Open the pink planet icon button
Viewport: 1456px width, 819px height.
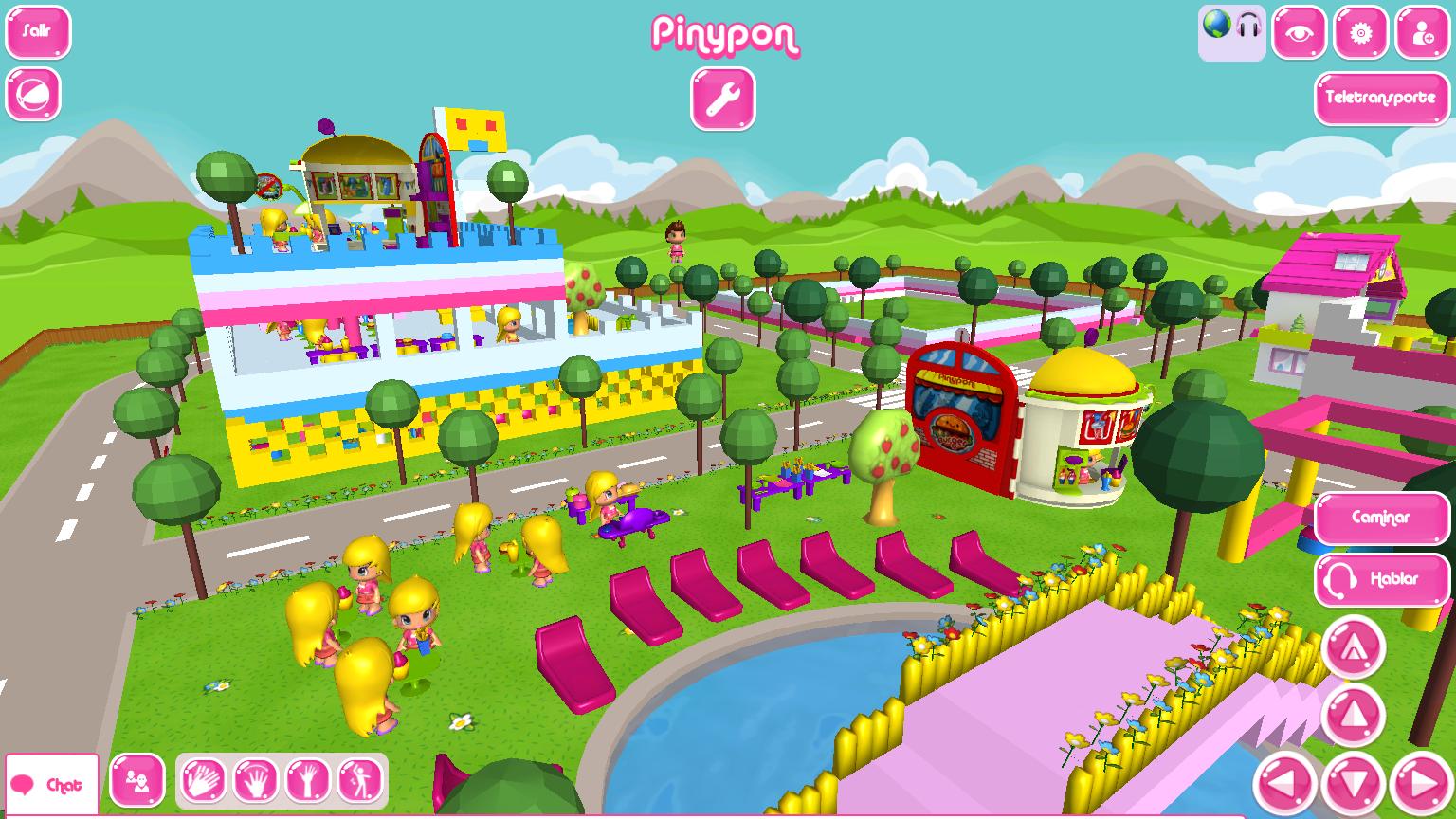point(34,94)
